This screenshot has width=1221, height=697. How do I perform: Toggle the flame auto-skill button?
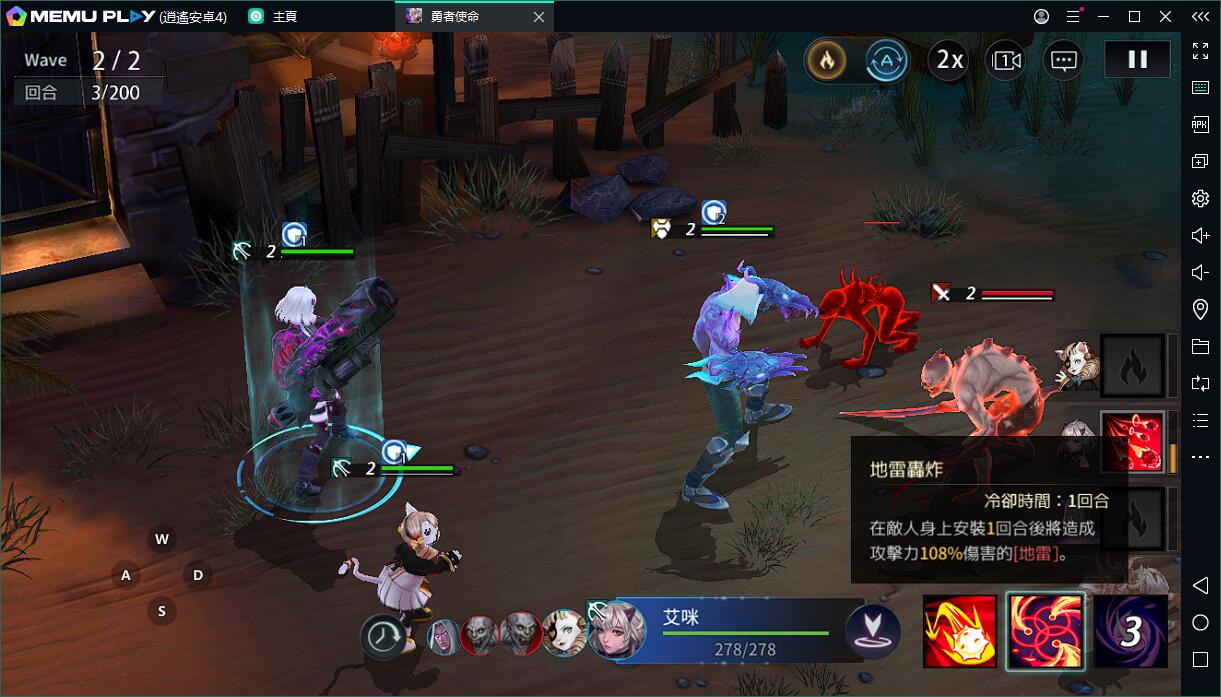(x=826, y=61)
